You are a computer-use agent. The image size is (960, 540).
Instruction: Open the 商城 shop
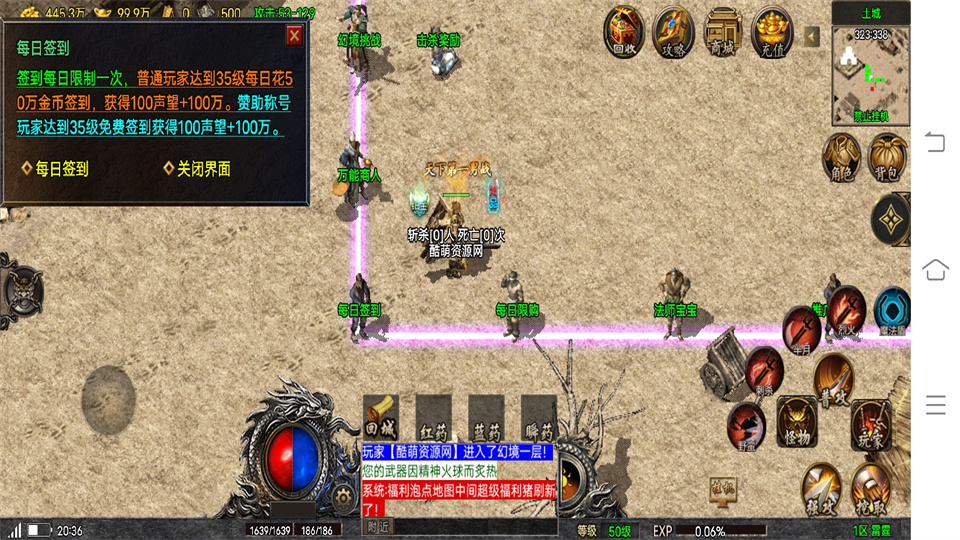(722, 31)
